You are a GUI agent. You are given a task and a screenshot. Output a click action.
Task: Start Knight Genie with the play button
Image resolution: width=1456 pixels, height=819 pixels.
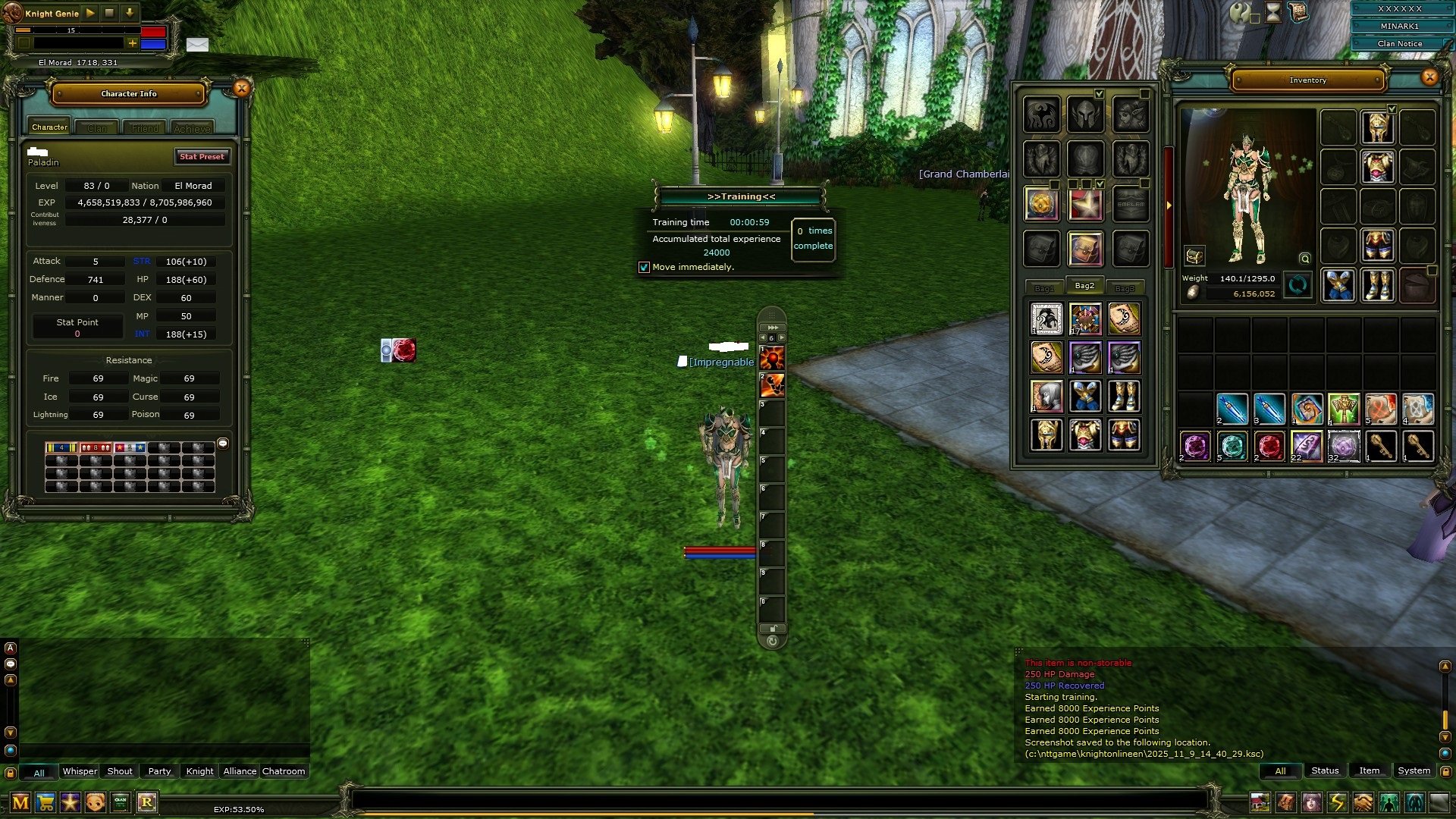tap(90, 13)
